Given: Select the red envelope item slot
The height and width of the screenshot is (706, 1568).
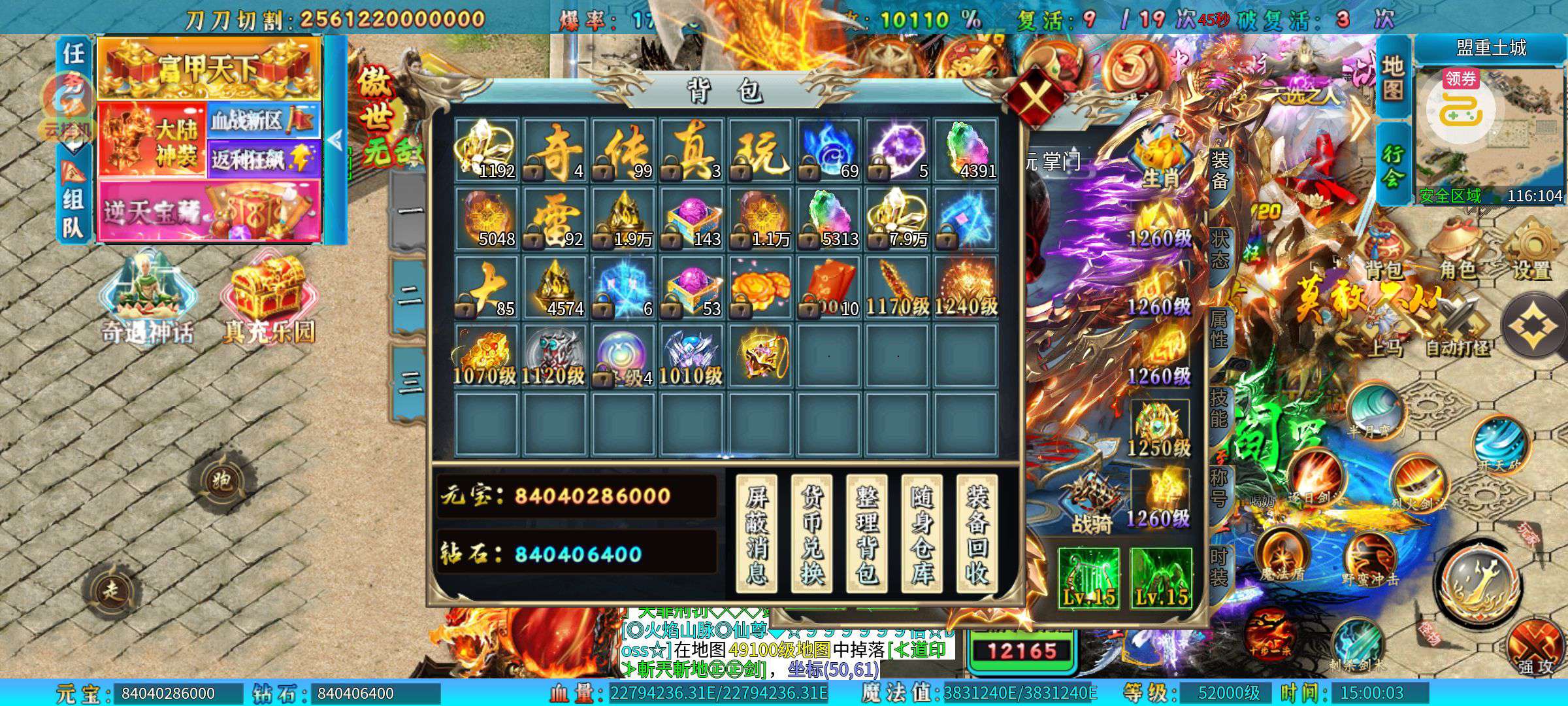Looking at the screenshot, I should pyautogui.click(x=829, y=288).
